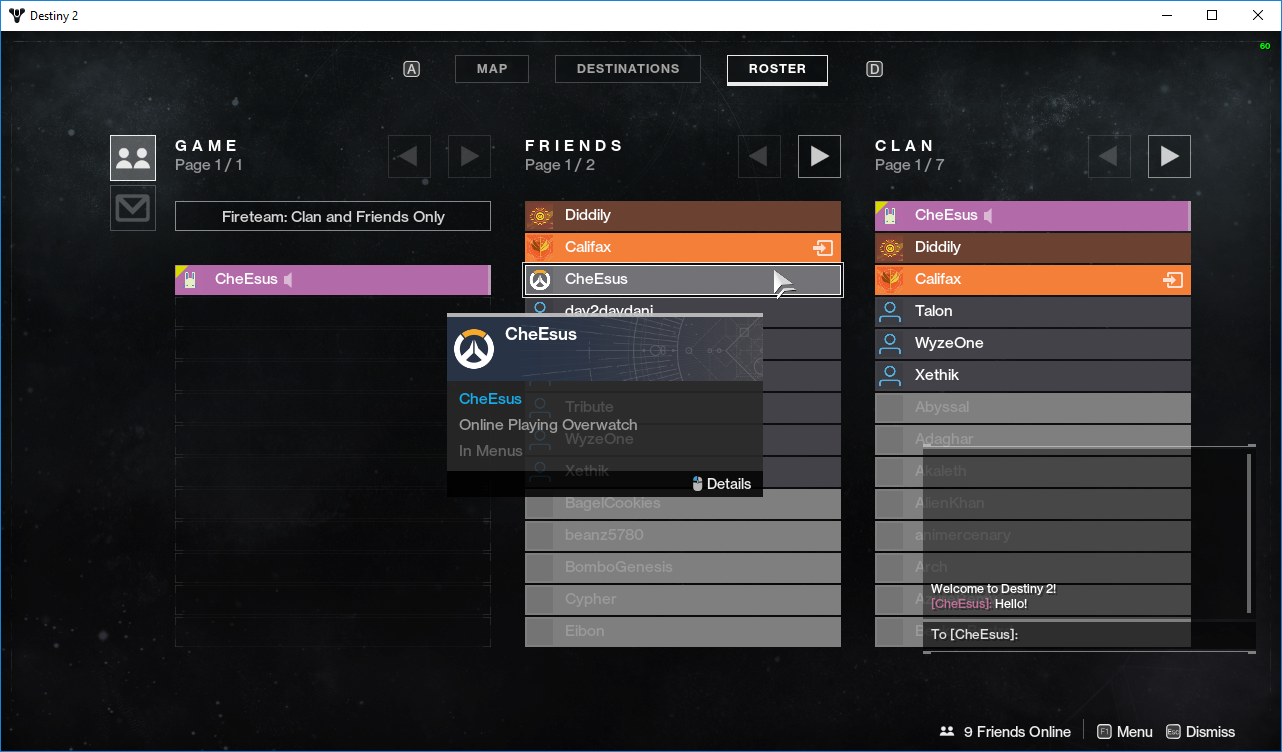Open the invitations envelope icon

[x=133, y=208]
